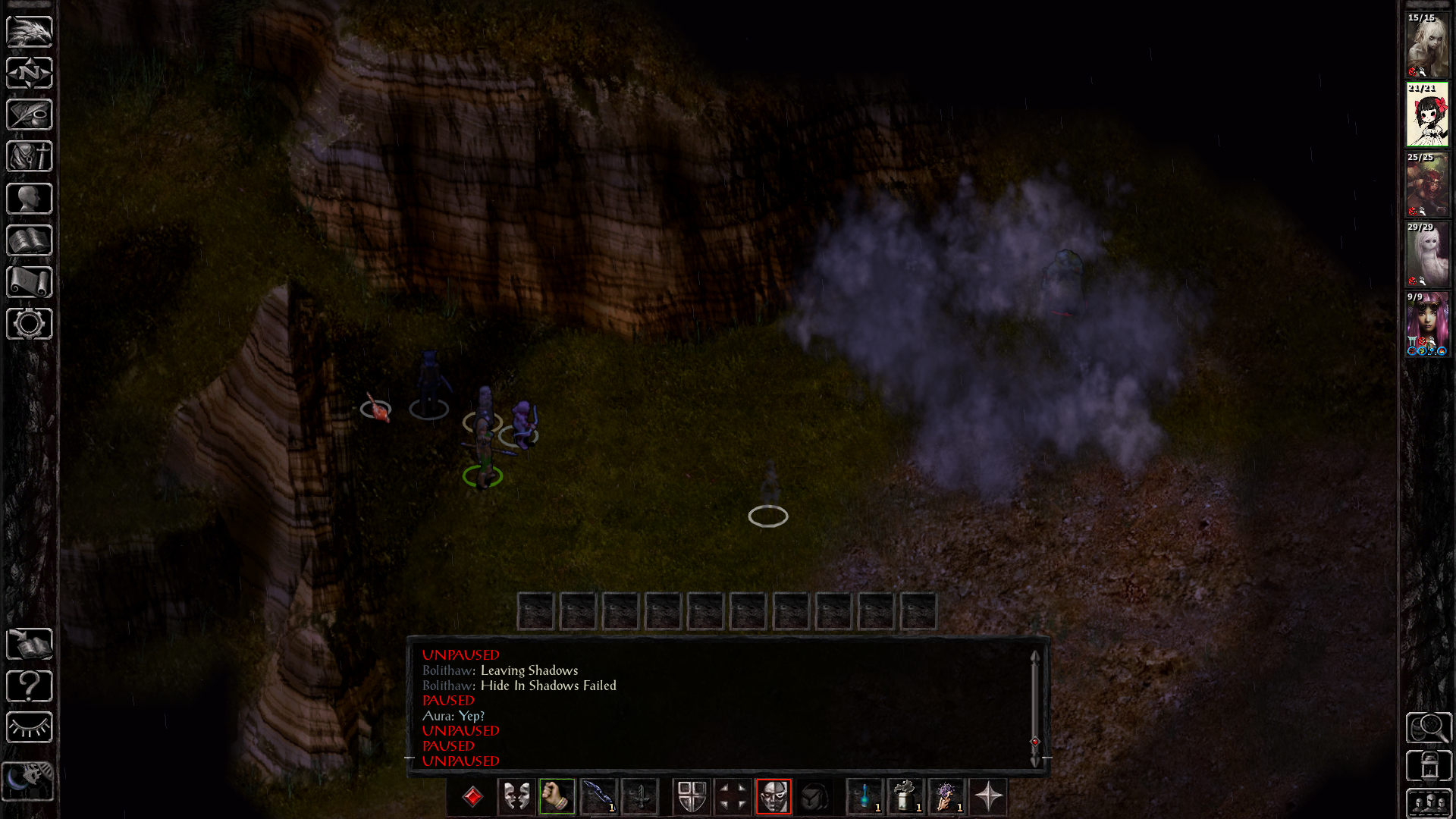Select the red-bow doll portrait with 21/21 HP
Viewport: 1456px width, 819px height.
coord(1427,115)
